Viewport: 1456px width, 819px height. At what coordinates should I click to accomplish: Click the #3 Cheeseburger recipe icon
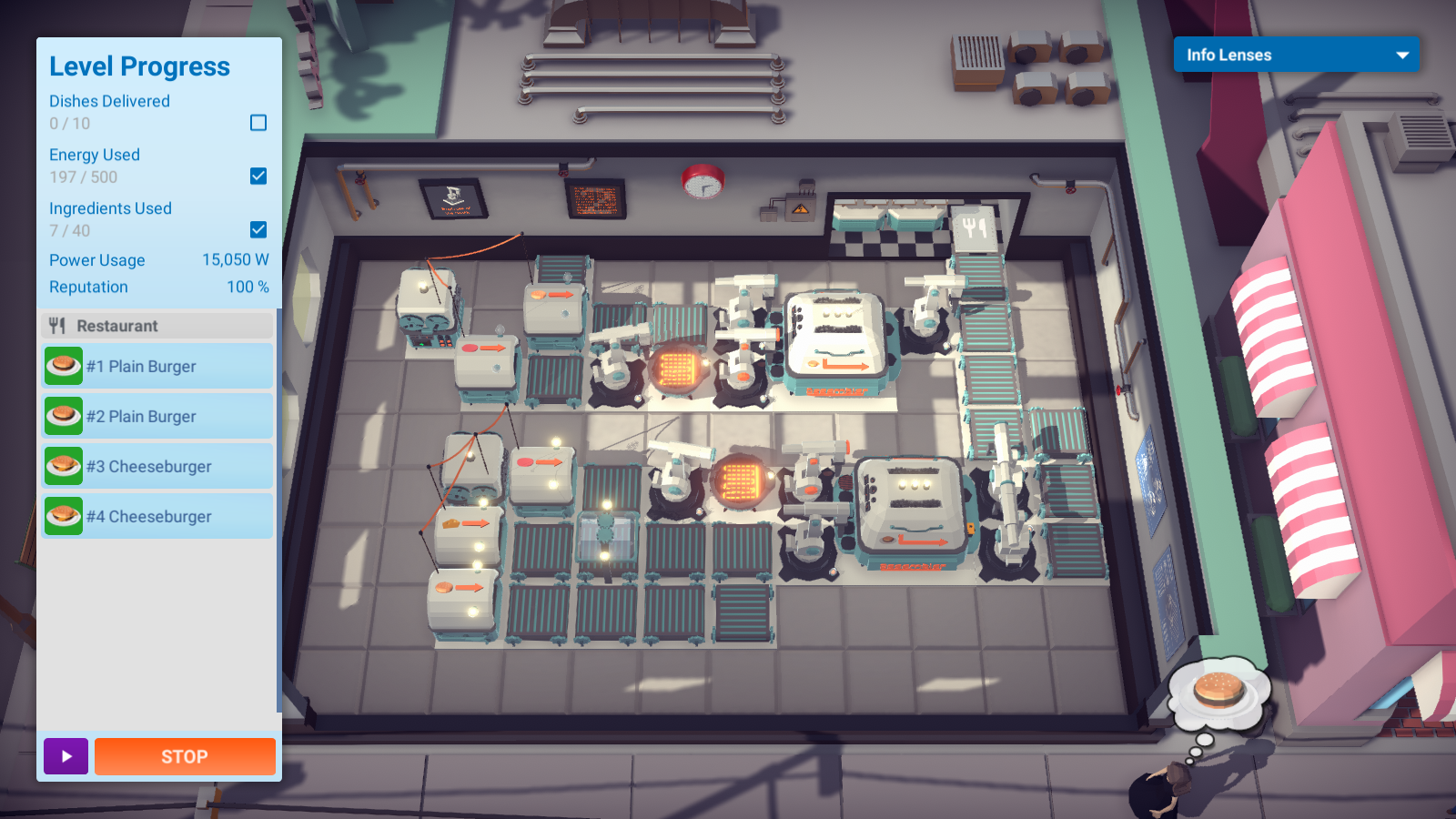63,466
